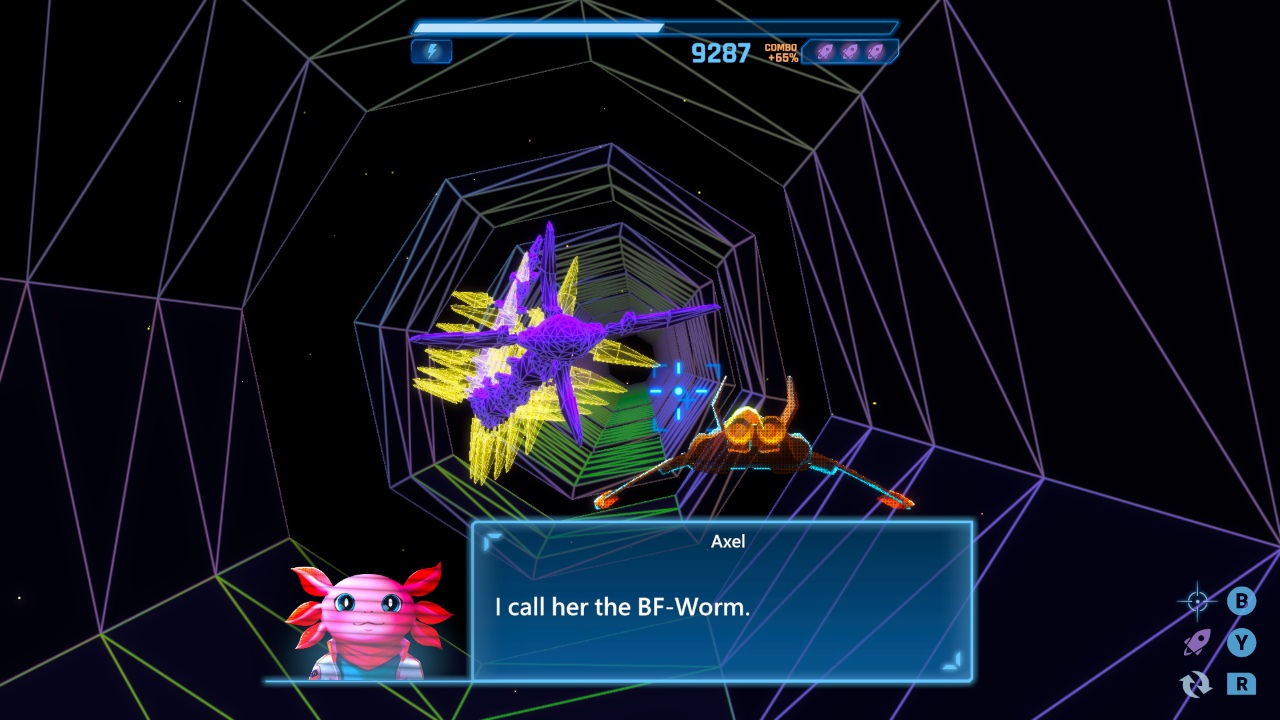
Task: Click the Axel name label
Action: point(727,541)
